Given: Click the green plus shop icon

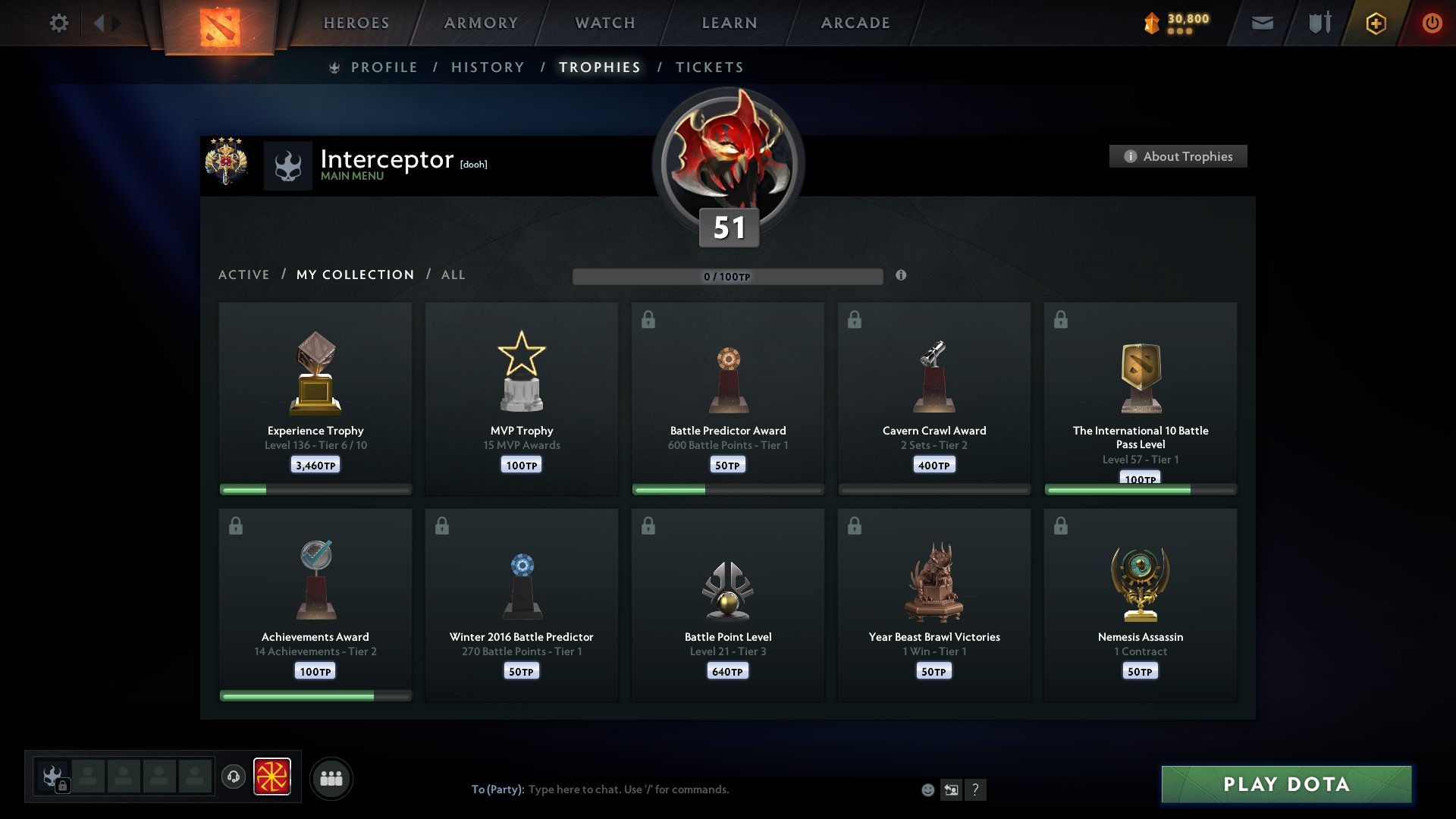Looking at the screenshot, I should [1376, 23].
